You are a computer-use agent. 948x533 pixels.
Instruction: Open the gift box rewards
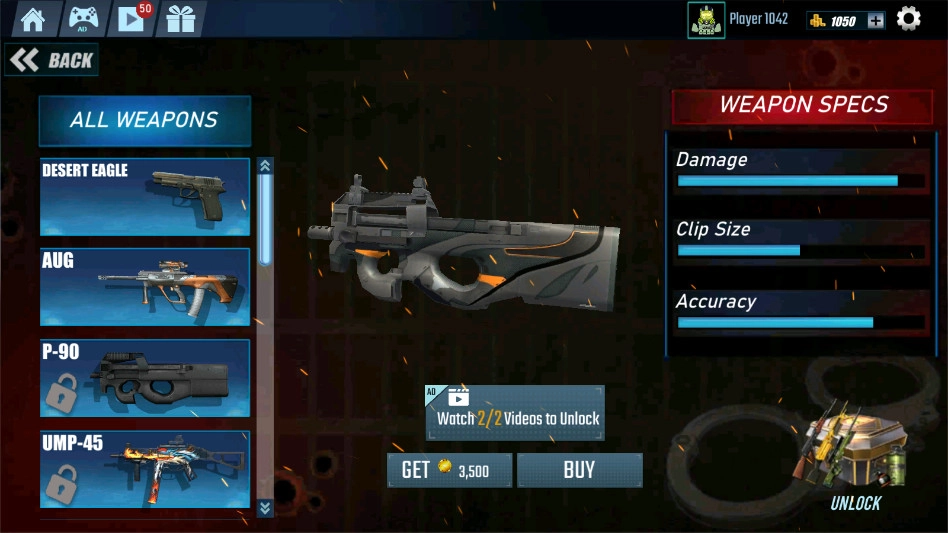pos(181,19)
